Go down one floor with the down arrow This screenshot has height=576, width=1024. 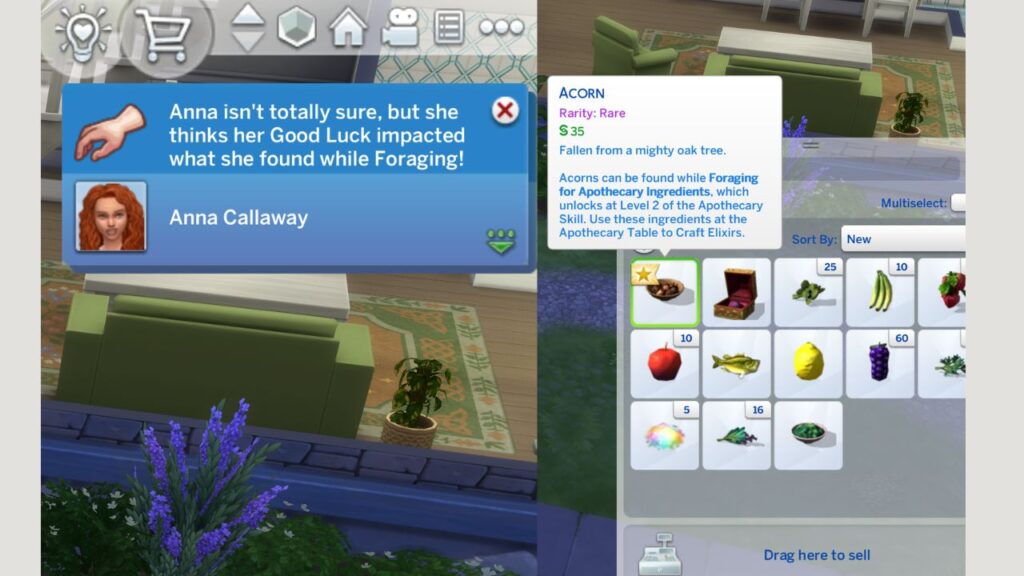point(248,41)
